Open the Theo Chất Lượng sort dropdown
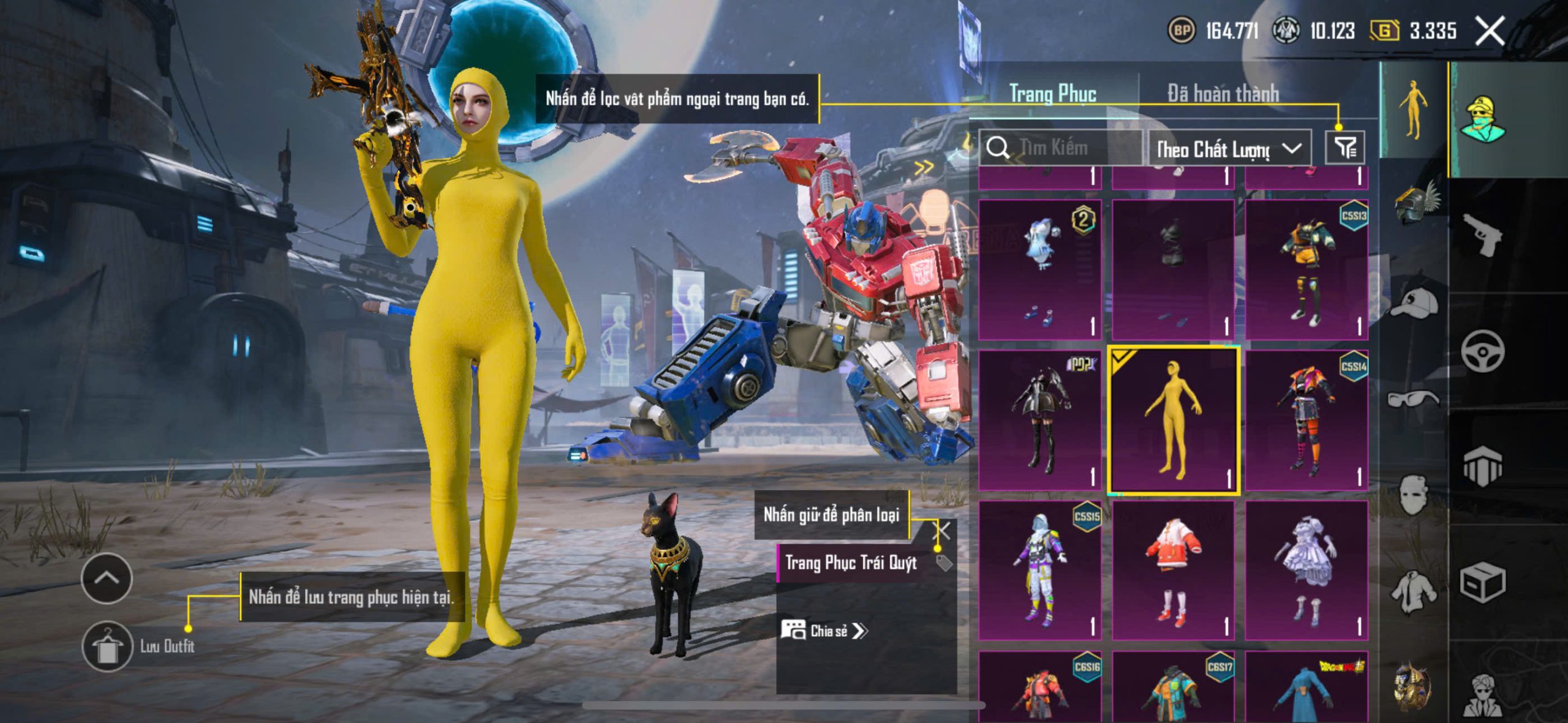The image size is (1568, 723). [1229, 149]
